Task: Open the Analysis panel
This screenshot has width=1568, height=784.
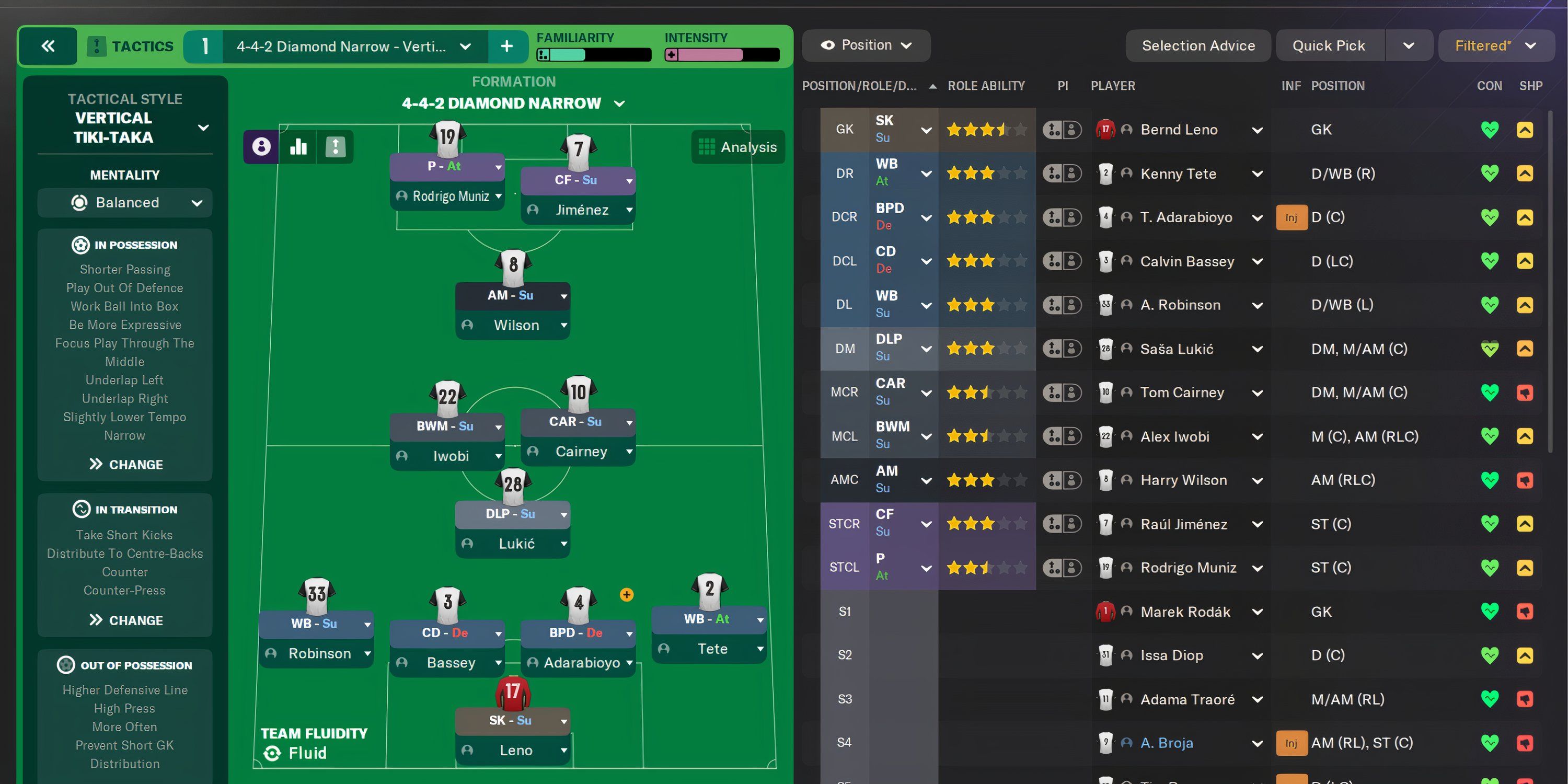Action: [x=737, y=146]
